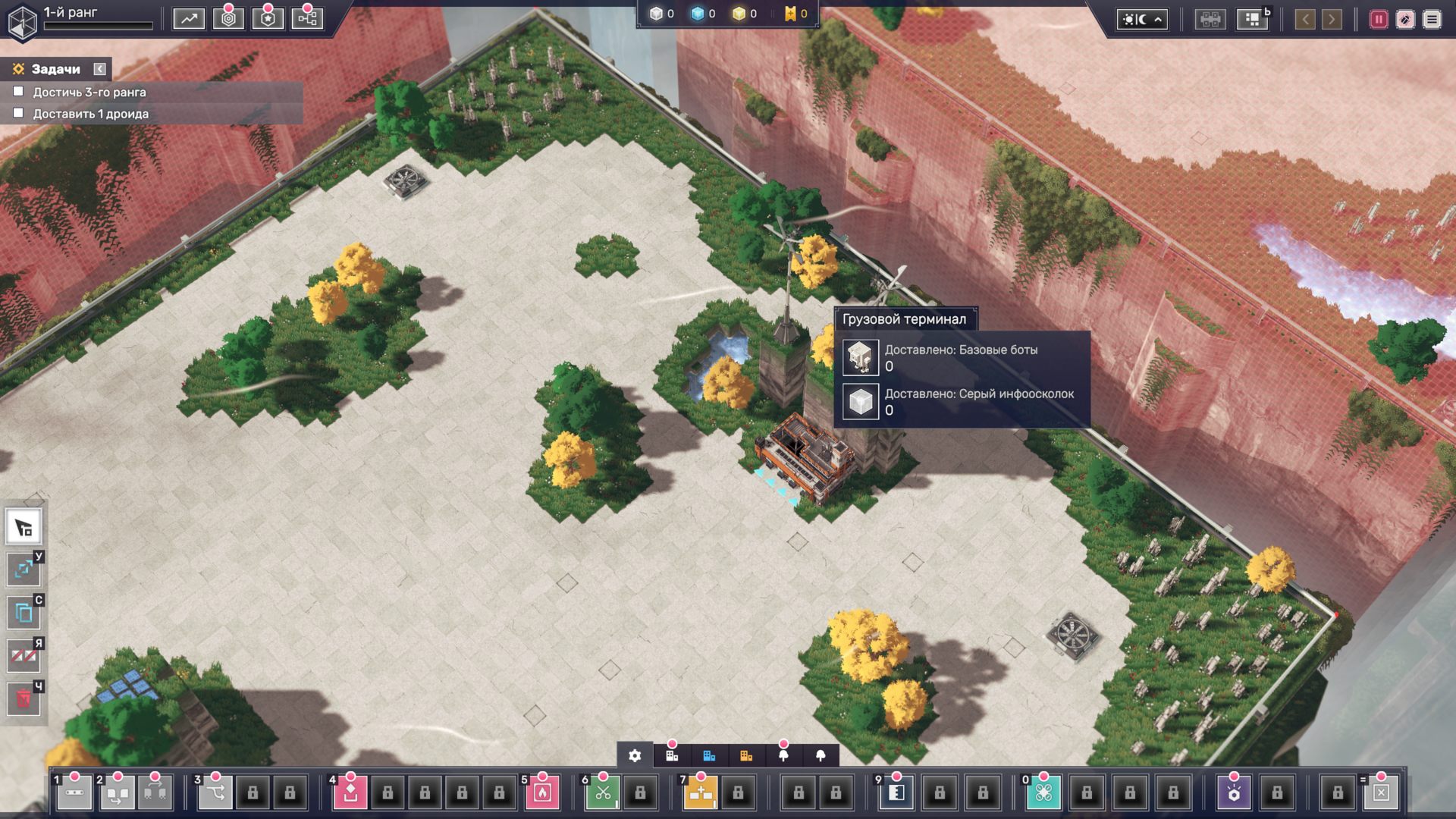Select the pink flame building slot
The image size is (1456, 819).
click(x=542, y=793)
